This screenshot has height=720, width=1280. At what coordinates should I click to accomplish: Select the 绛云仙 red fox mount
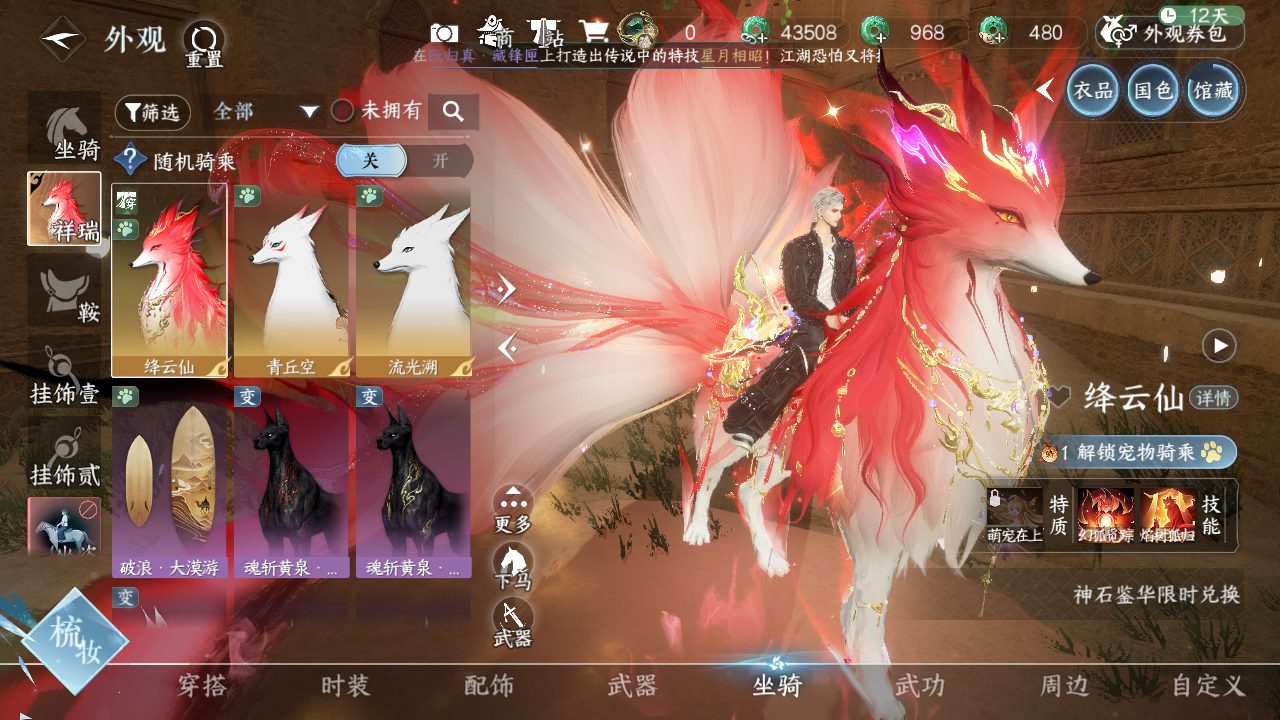pos(169,280)
